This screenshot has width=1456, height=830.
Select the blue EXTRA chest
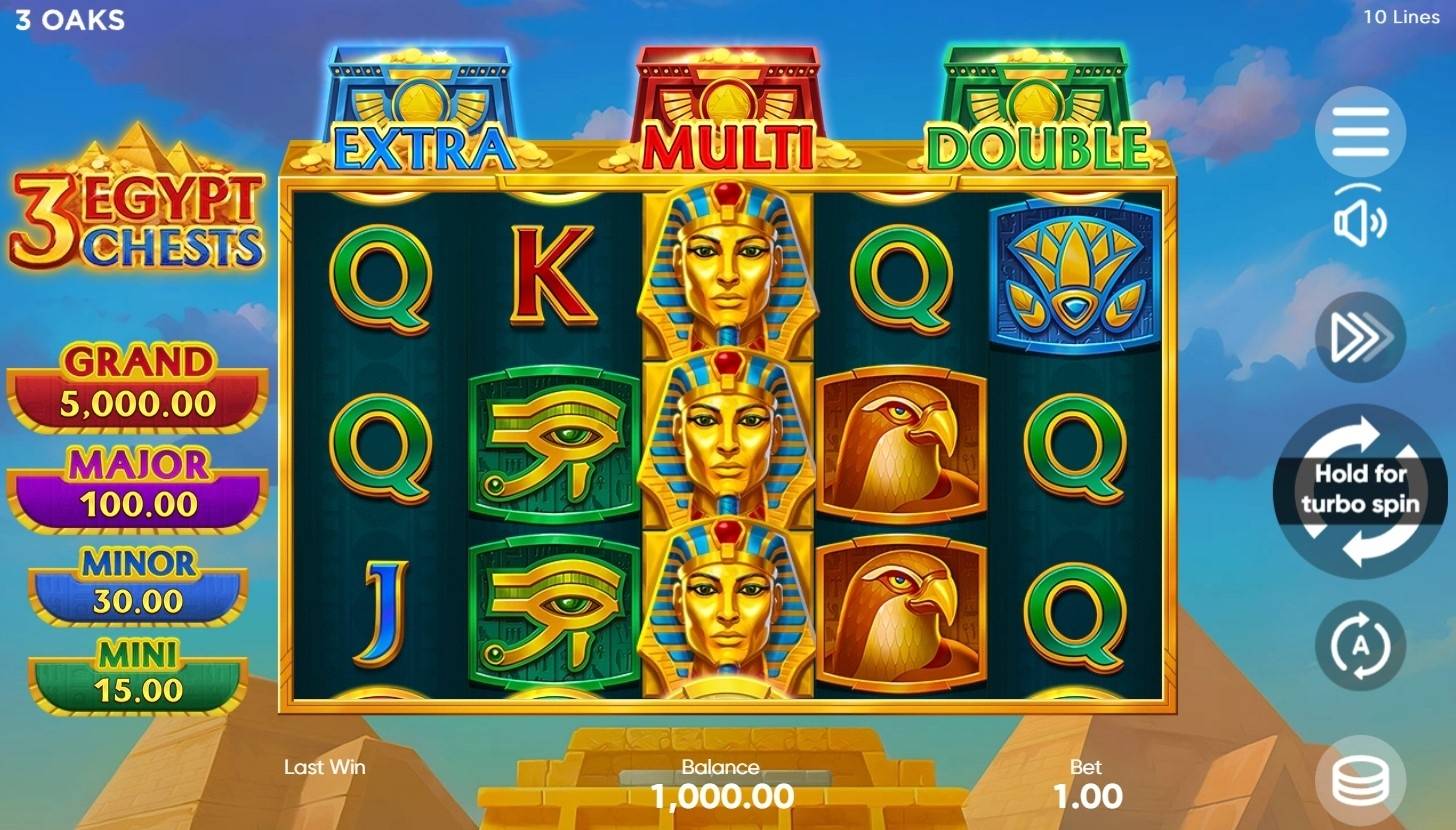(x=418, y=95)
